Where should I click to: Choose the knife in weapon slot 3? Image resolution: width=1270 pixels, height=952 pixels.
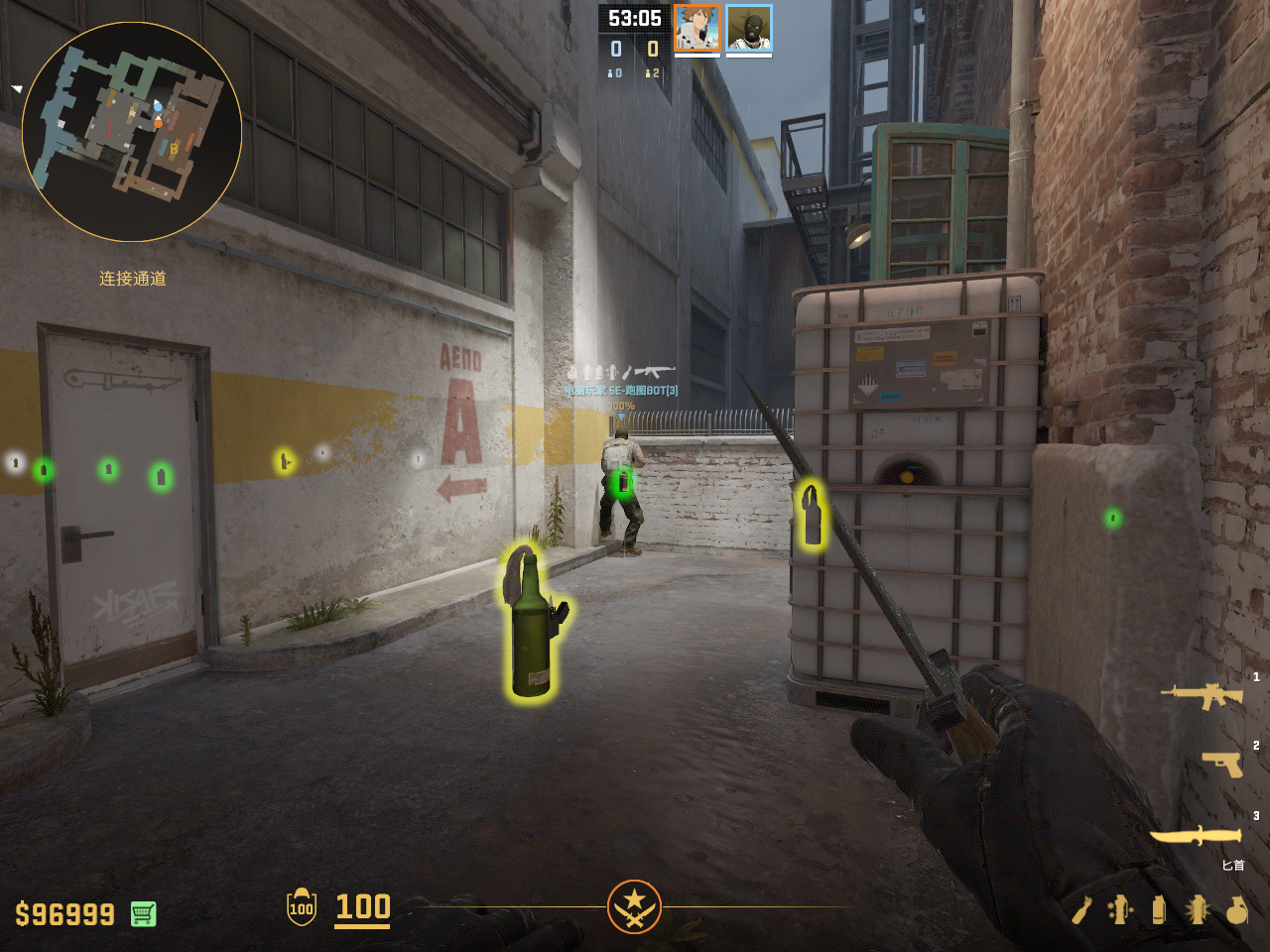1196,836
